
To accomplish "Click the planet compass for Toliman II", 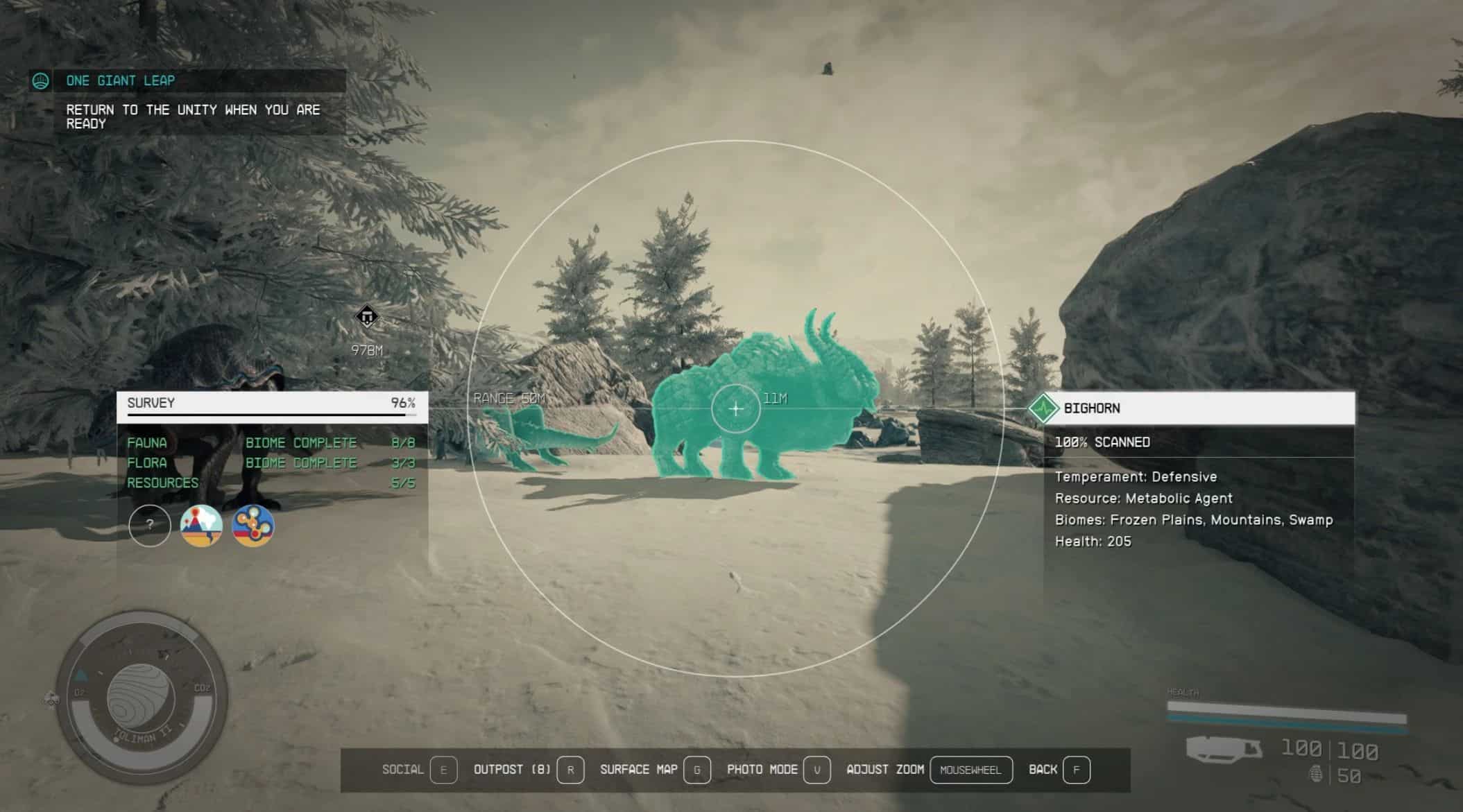I will click(141, 697).
